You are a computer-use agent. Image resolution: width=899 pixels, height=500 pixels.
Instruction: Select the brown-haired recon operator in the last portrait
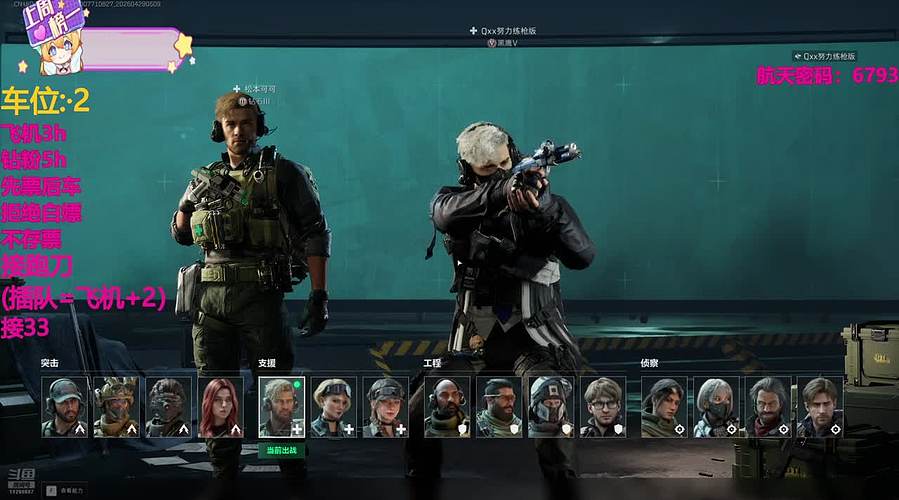click(820, 407)
